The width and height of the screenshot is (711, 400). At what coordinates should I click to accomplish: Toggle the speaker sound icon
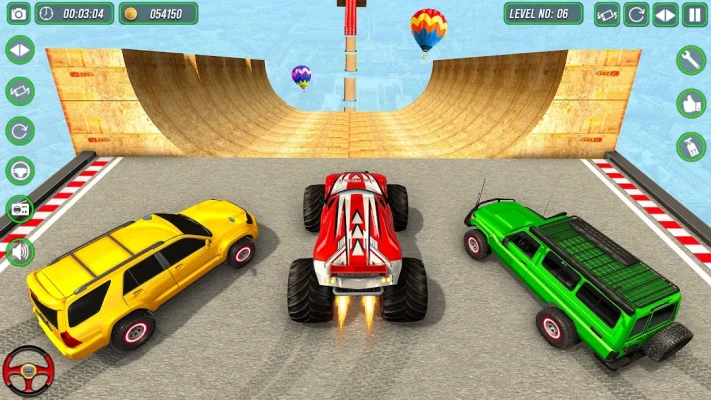click(19, 250)
